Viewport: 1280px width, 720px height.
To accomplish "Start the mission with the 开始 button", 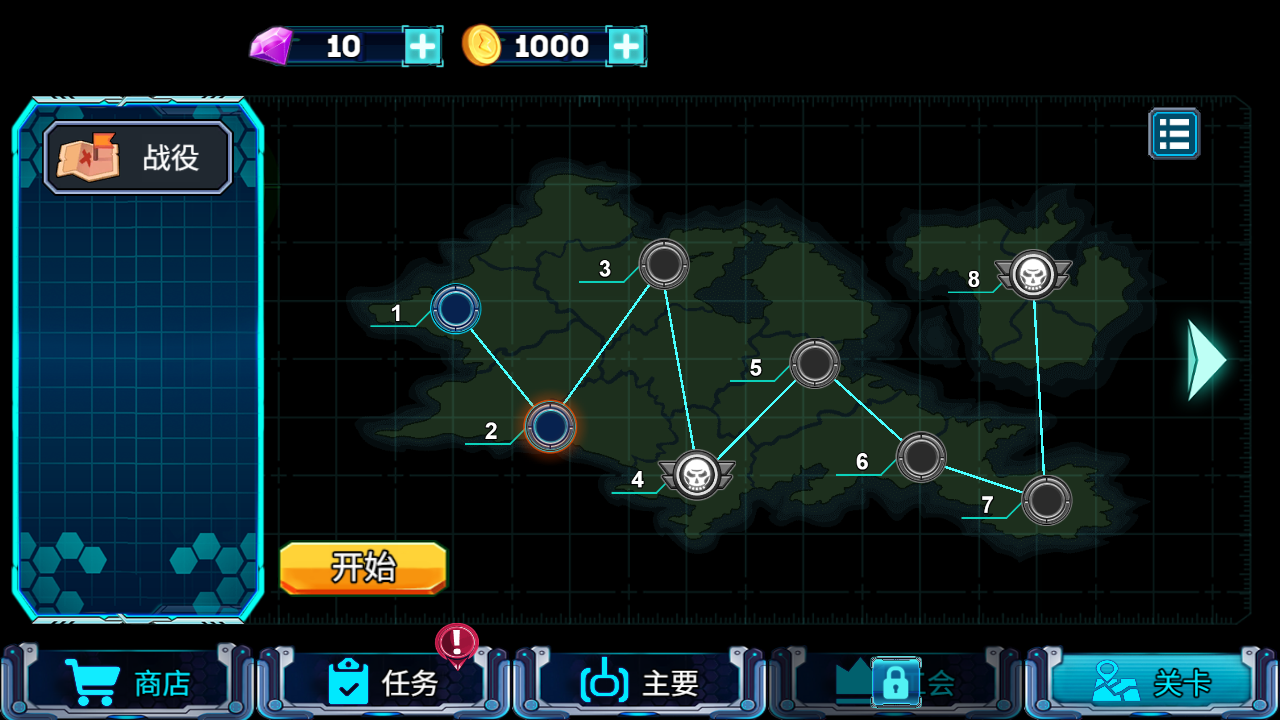I will click(x=363, y=568).
